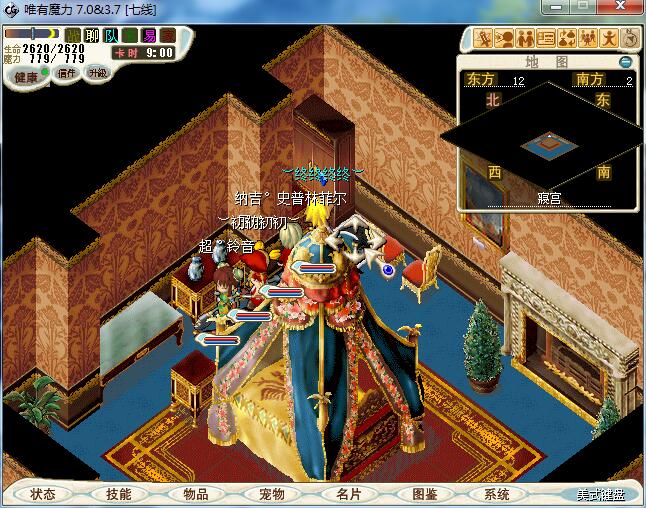
Task: Open the 物品 items menu
Action: coord(196,494)
